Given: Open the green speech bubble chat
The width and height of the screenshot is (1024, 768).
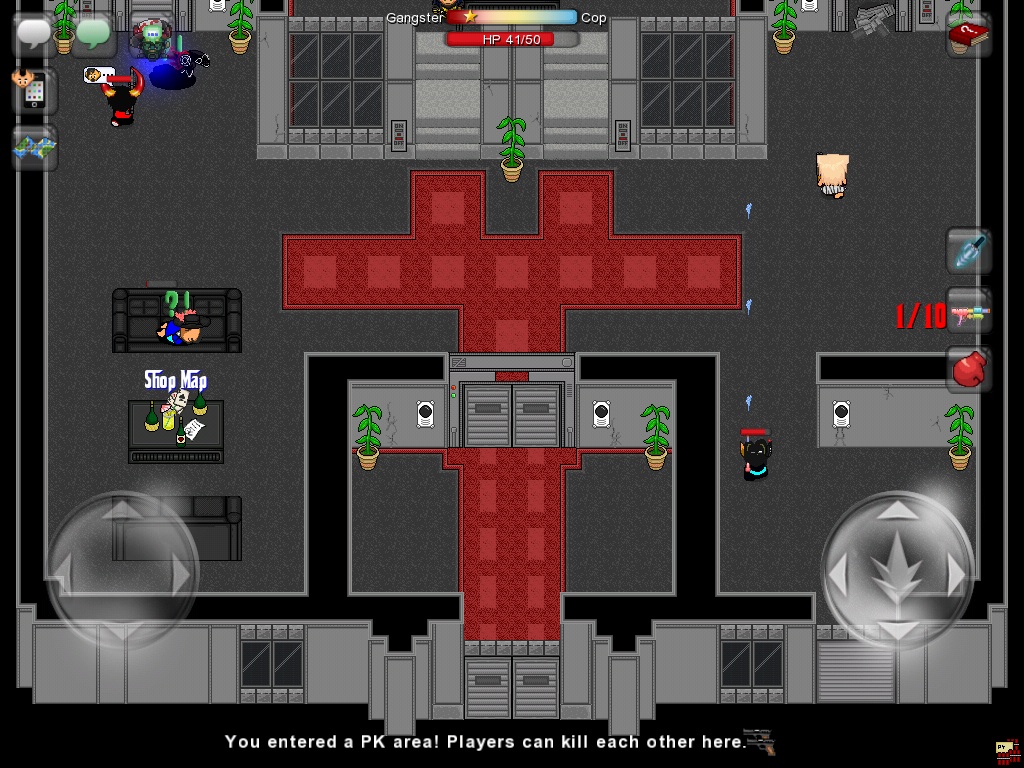Looking at the screenshot, I should tap(94, 35).
